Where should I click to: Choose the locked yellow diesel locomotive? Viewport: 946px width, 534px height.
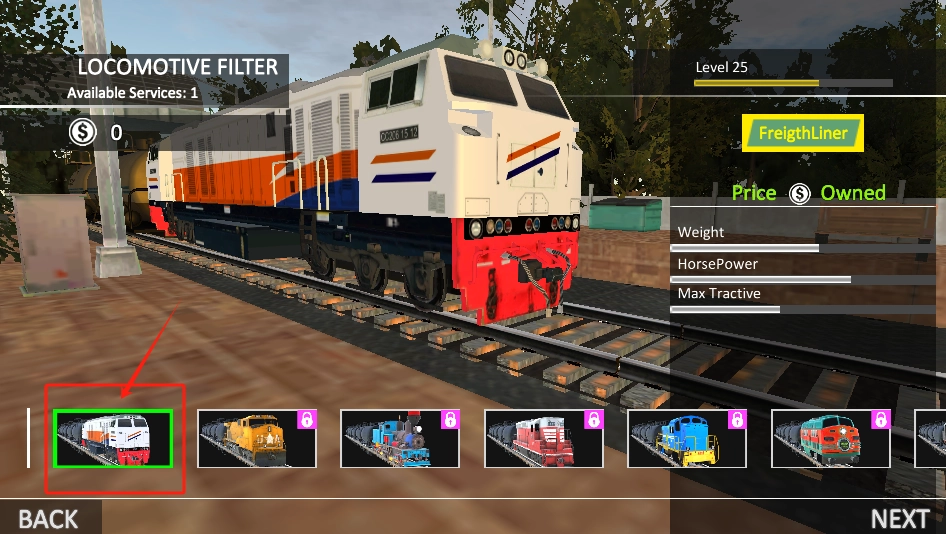pos(257,439)
